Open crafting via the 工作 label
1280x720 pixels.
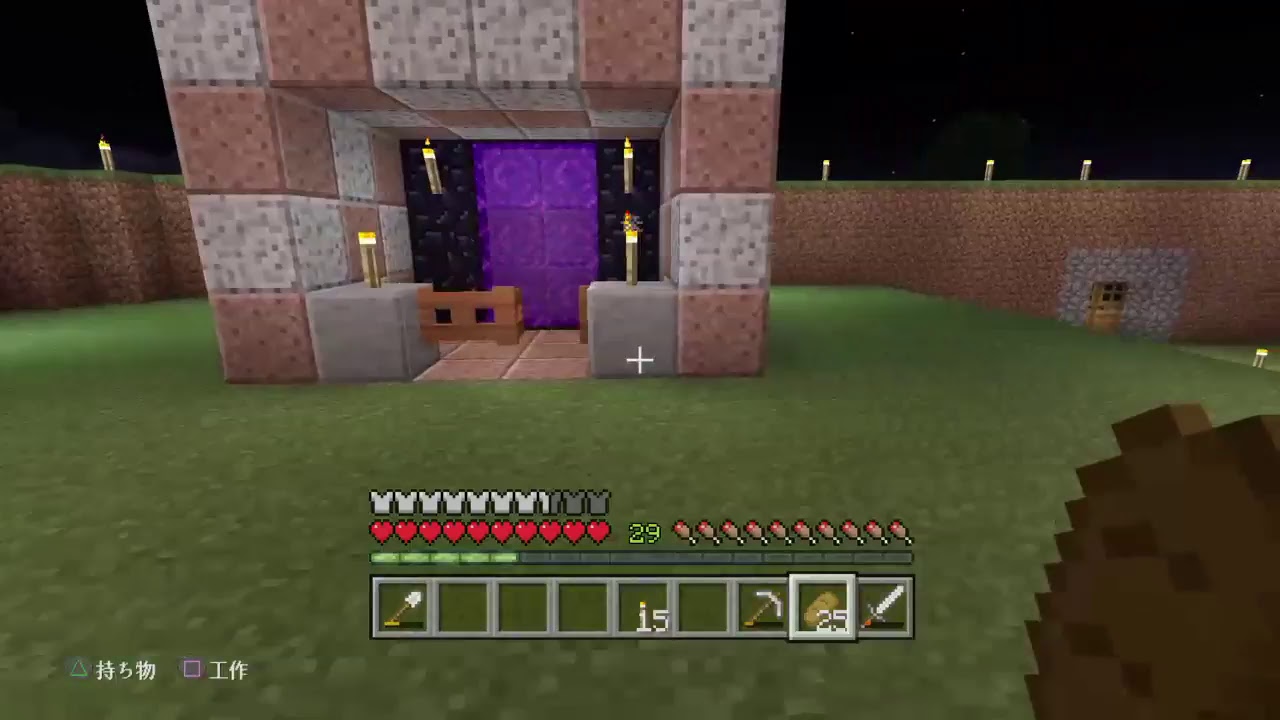[228, 670]
